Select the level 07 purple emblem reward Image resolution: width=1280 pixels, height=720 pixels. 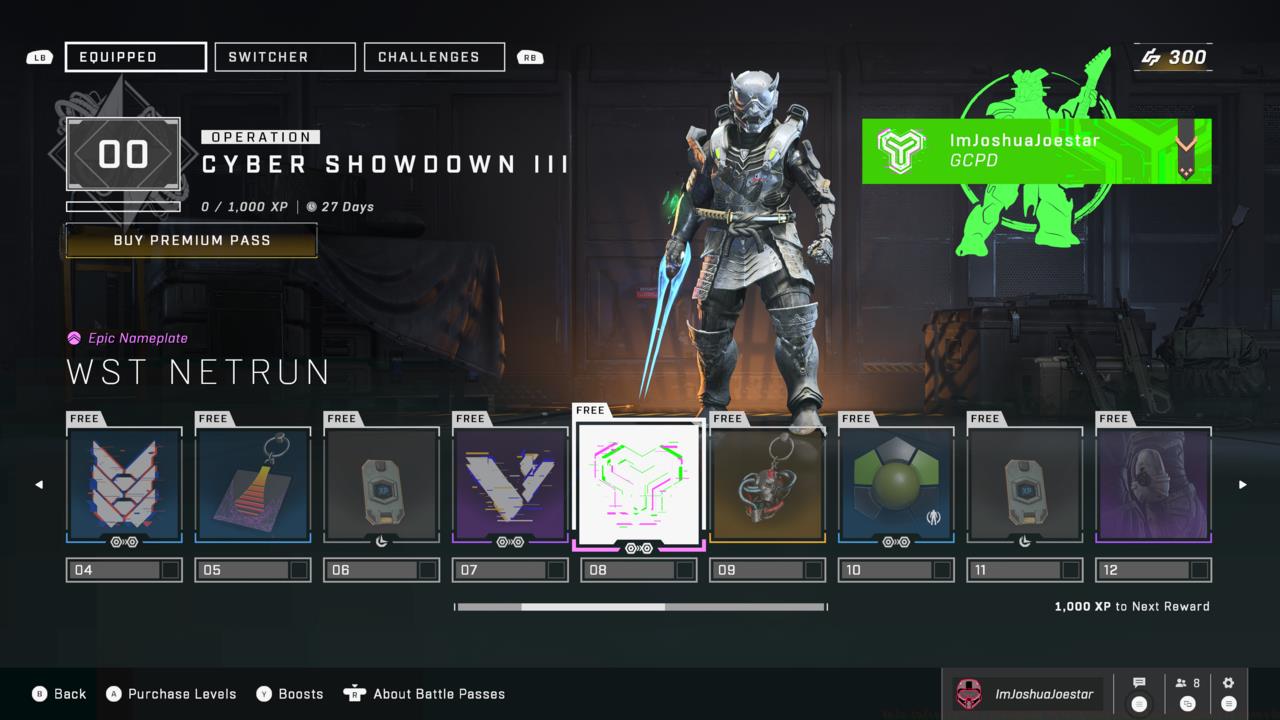tap(510, 485)
